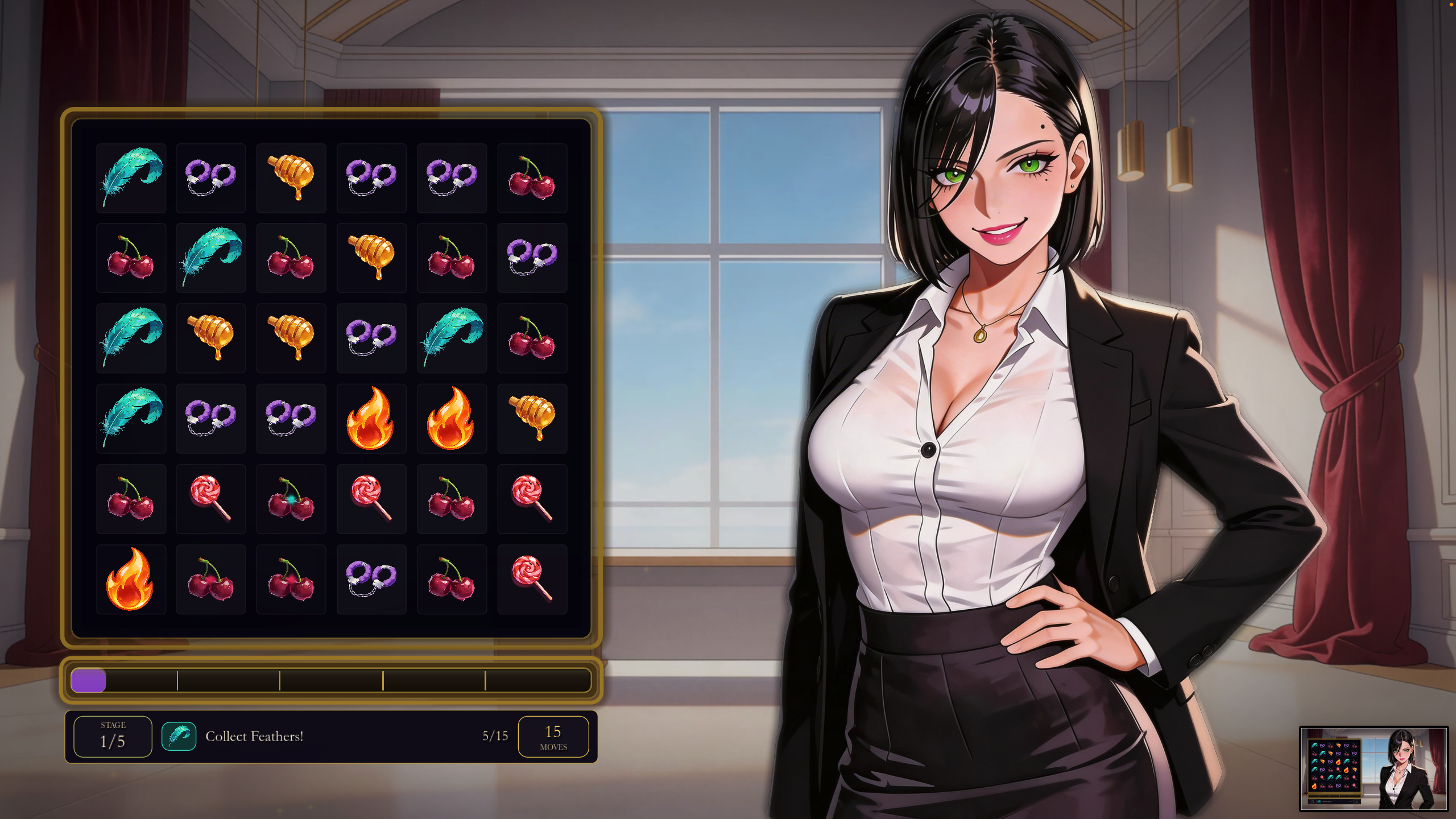Click the 15 Moves counter button
Image resolution: width=1456 pixels, height=819 pixels.
tap(555, 736)
